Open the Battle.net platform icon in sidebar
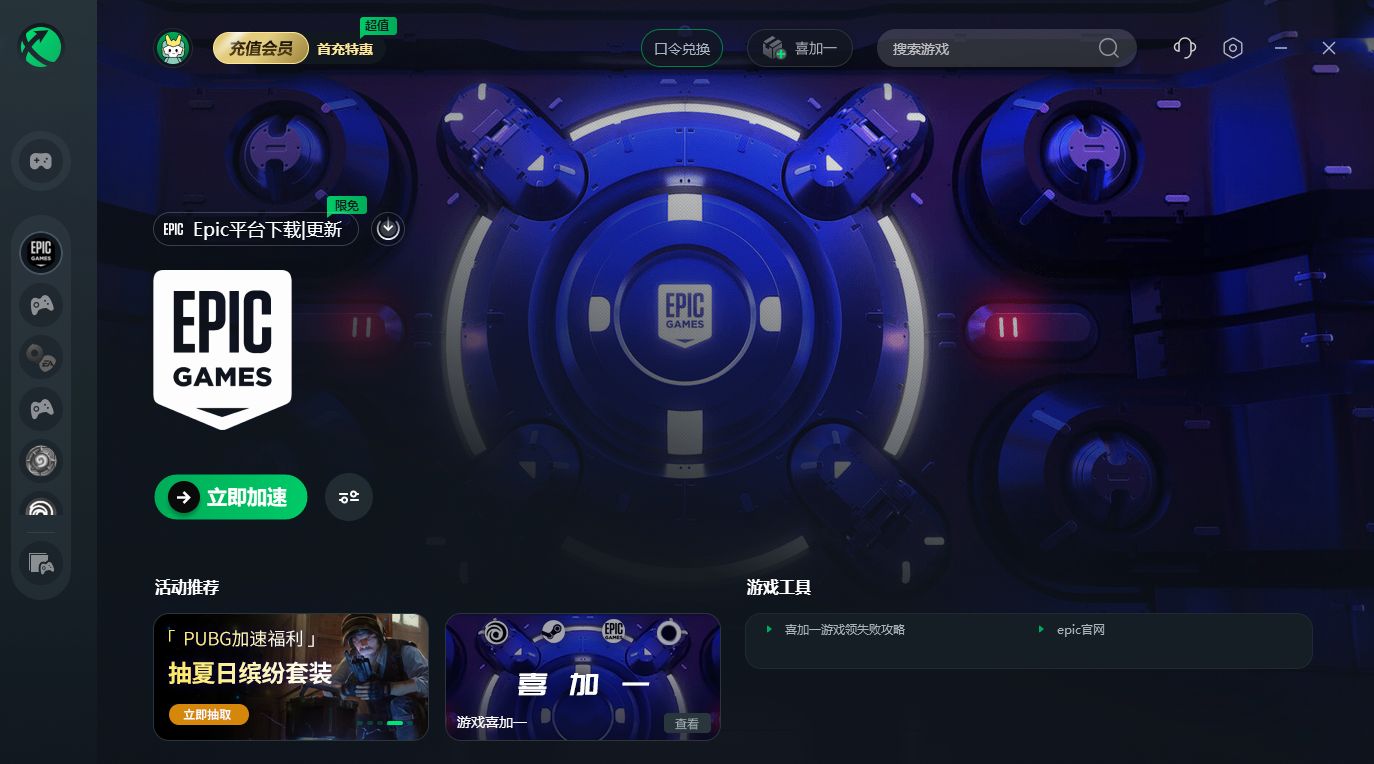 pyautogui.click(x=41, y=461)
